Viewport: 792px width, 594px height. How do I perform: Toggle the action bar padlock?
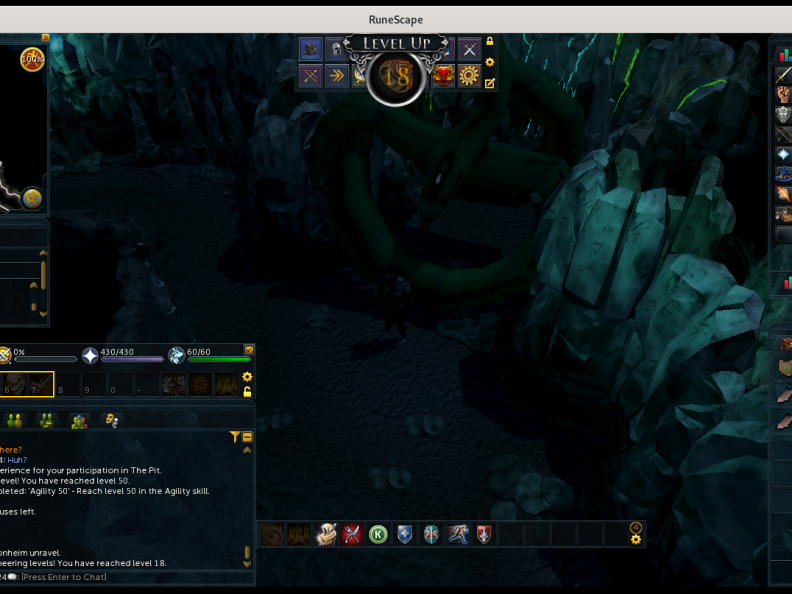tap(248, 392)
